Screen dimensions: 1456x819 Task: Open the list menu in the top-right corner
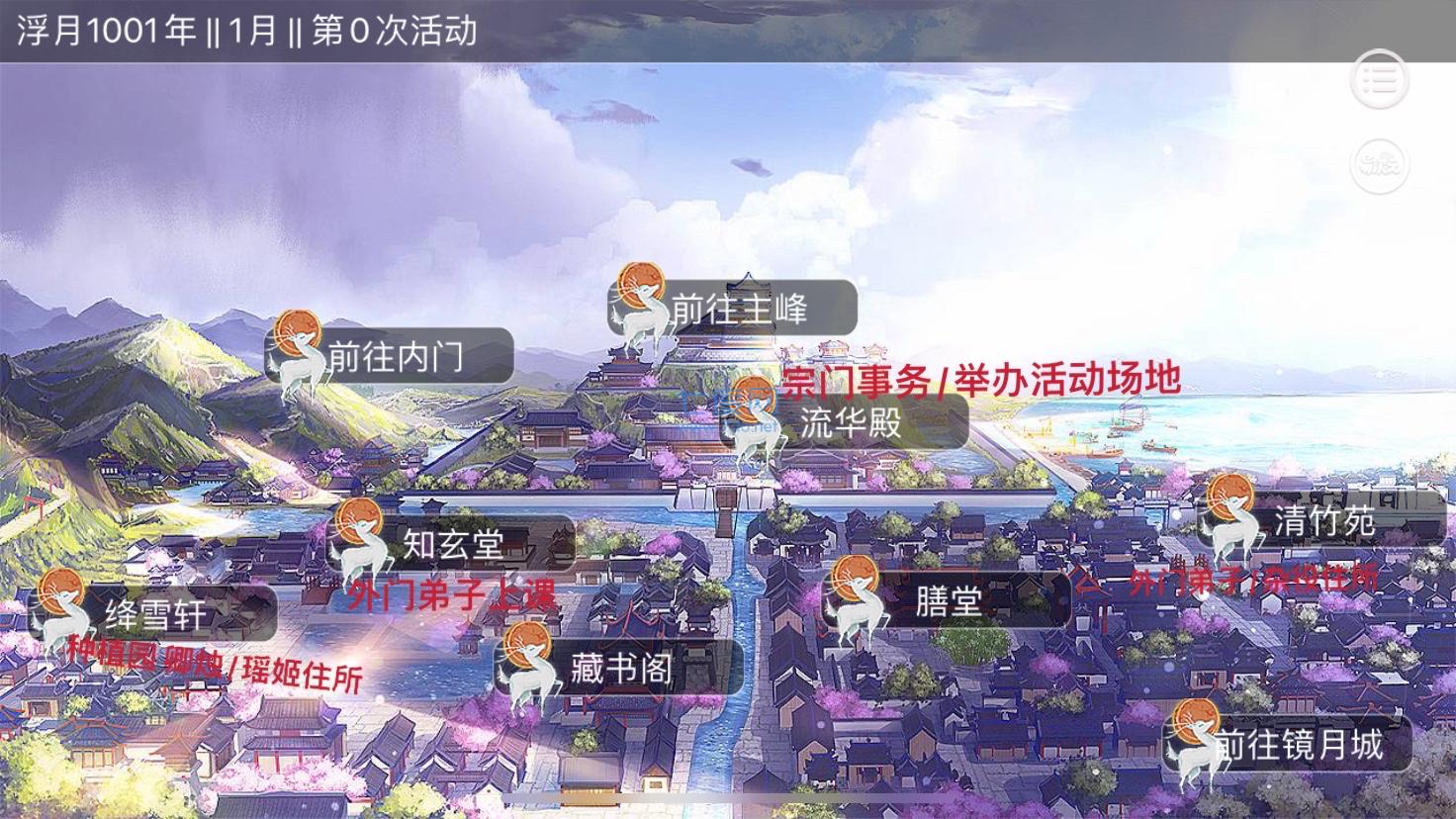1379,80
